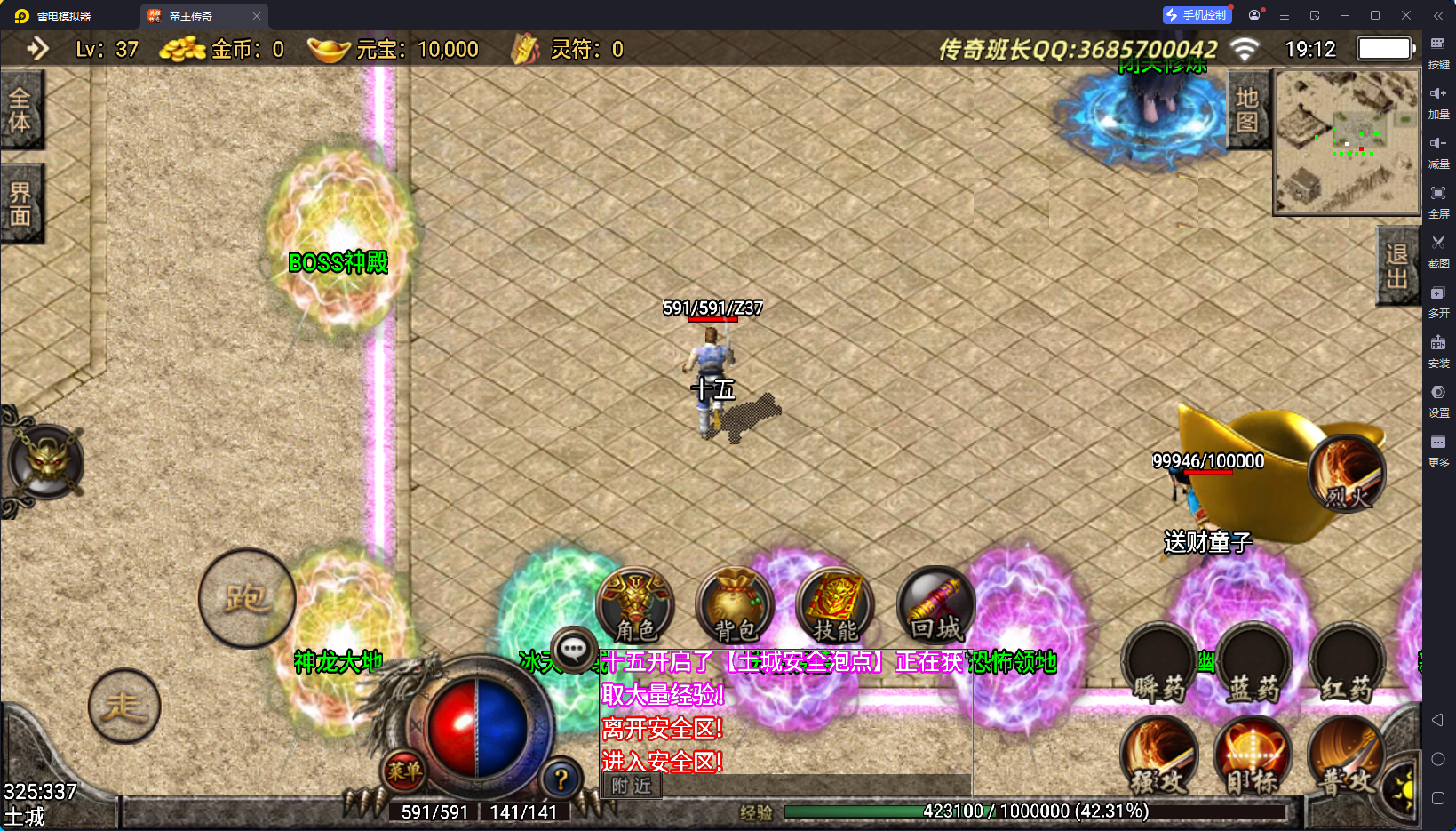Click the emulator 截图 screenshot tool
This screenshot has height=831, width=1456.
tap(1438, 250)
